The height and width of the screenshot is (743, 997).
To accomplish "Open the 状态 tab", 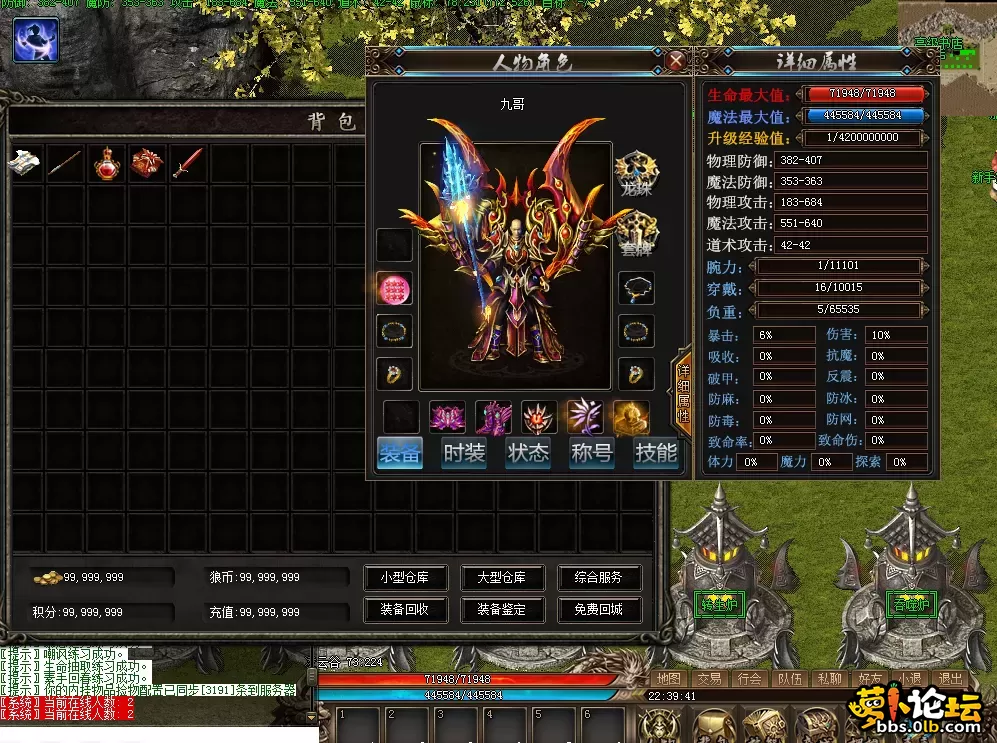I will tap(528, 453).
